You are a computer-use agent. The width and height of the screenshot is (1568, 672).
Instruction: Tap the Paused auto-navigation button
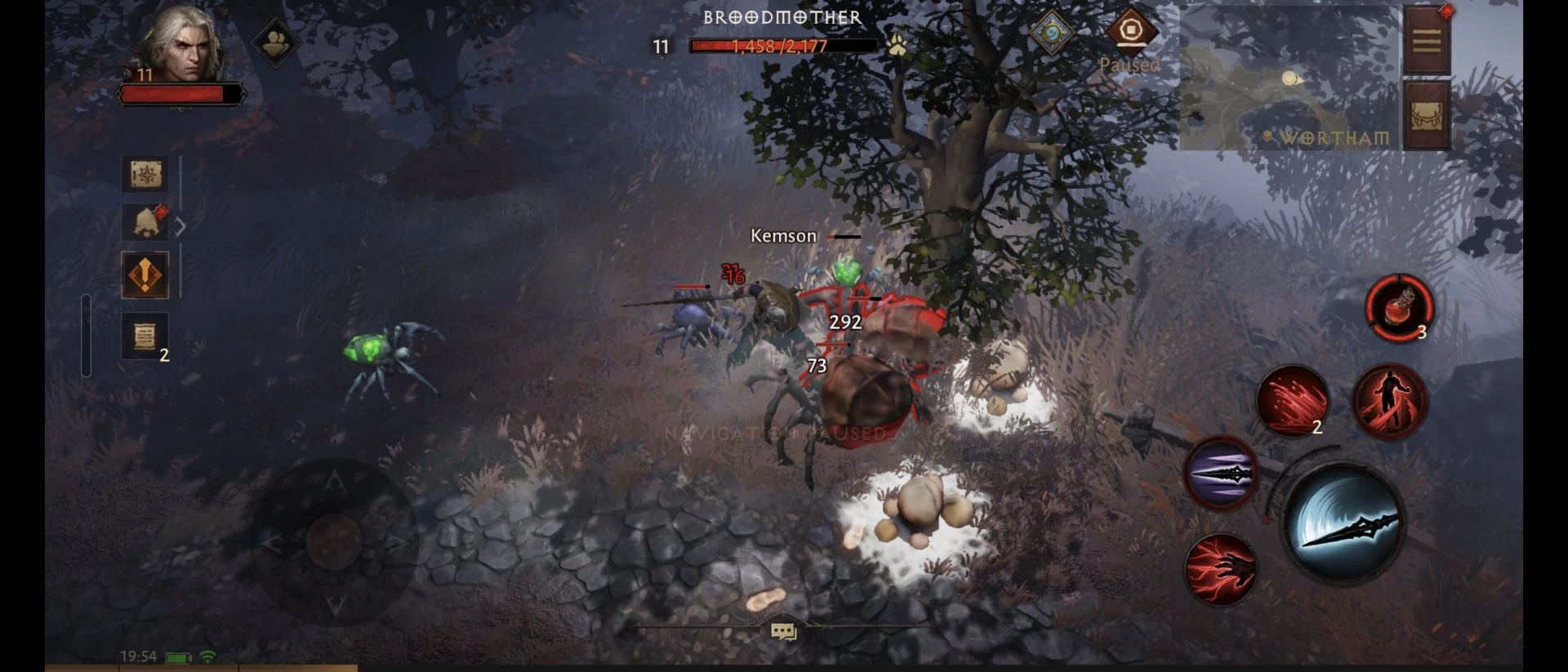click(1130, 33)
